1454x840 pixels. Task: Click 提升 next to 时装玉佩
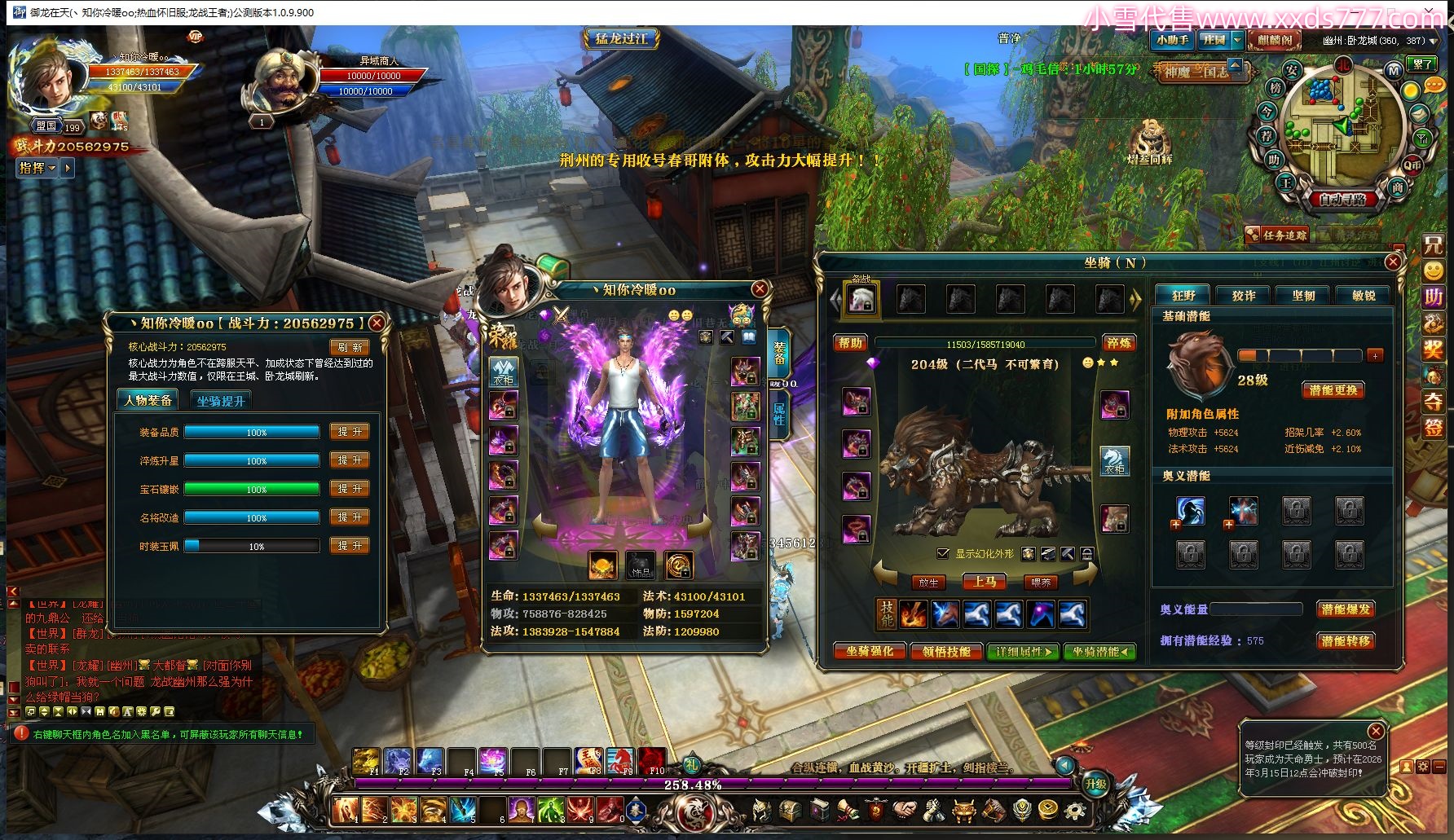(350, 546)
